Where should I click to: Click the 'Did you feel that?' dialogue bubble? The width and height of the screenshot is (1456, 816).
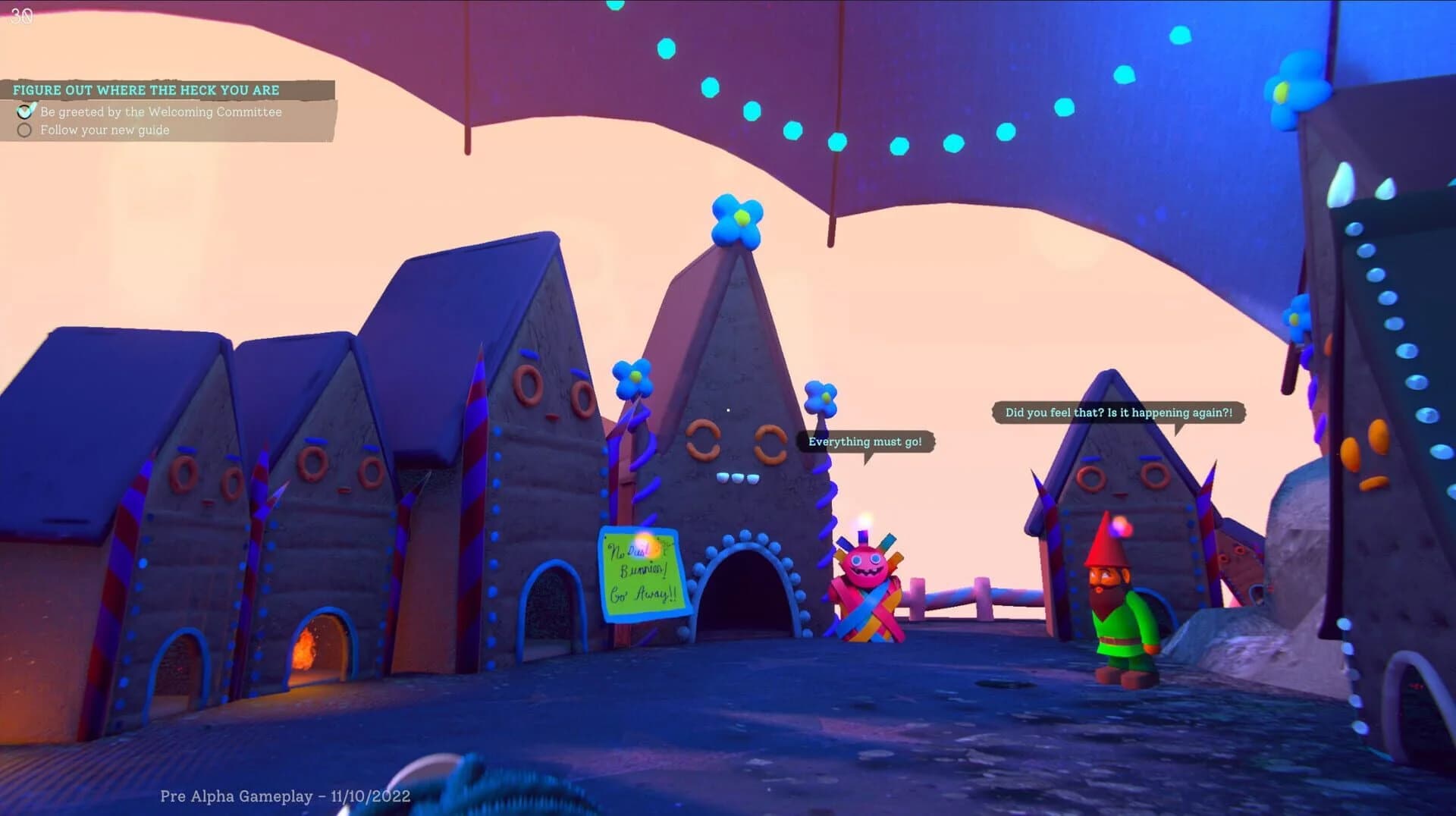pyautogui.click(x=1119, y=413)
